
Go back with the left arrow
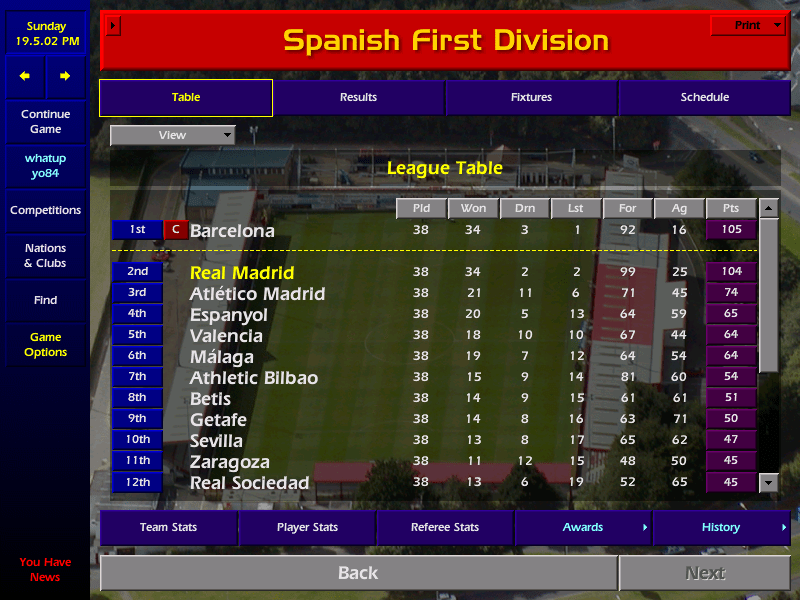tap(25, 76)
